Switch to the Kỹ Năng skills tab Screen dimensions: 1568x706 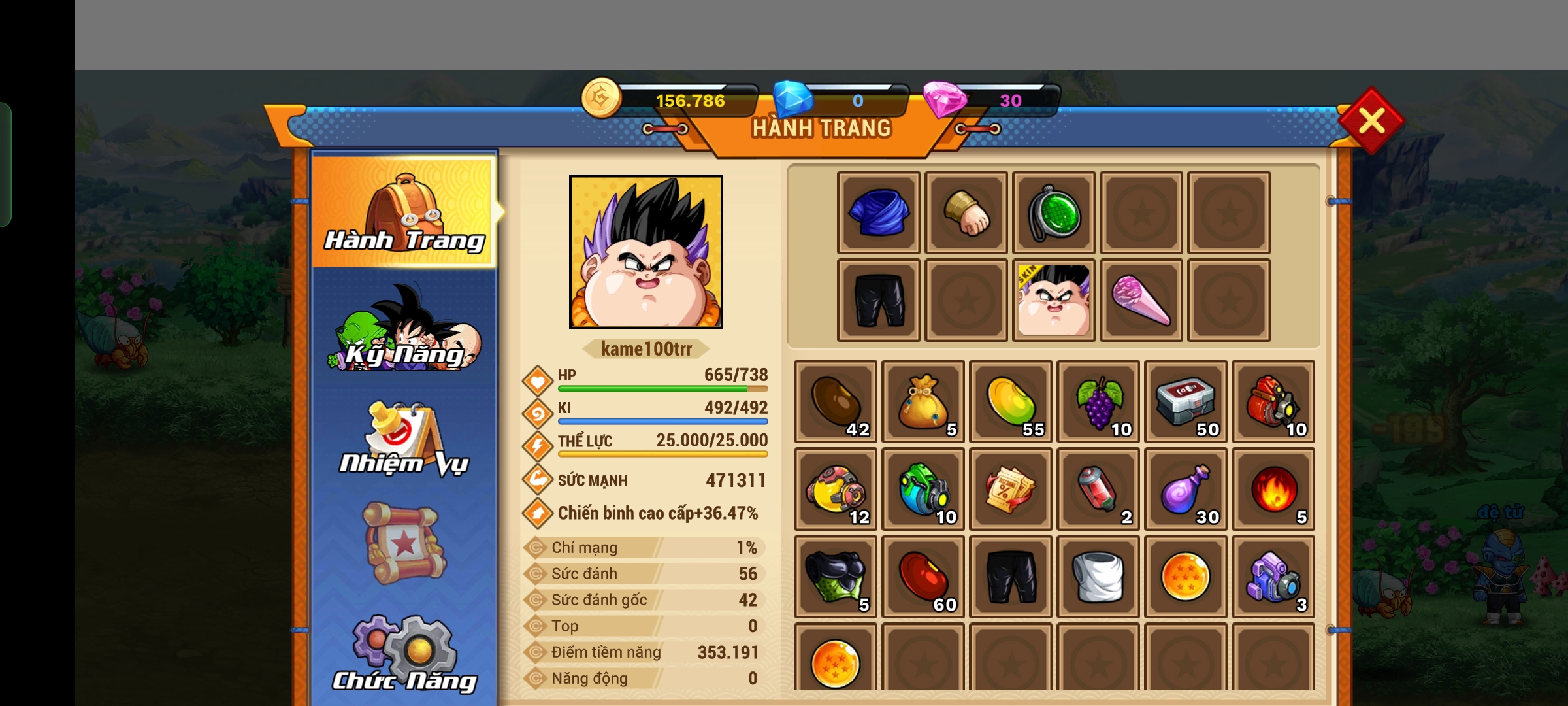tap(404, 330)
